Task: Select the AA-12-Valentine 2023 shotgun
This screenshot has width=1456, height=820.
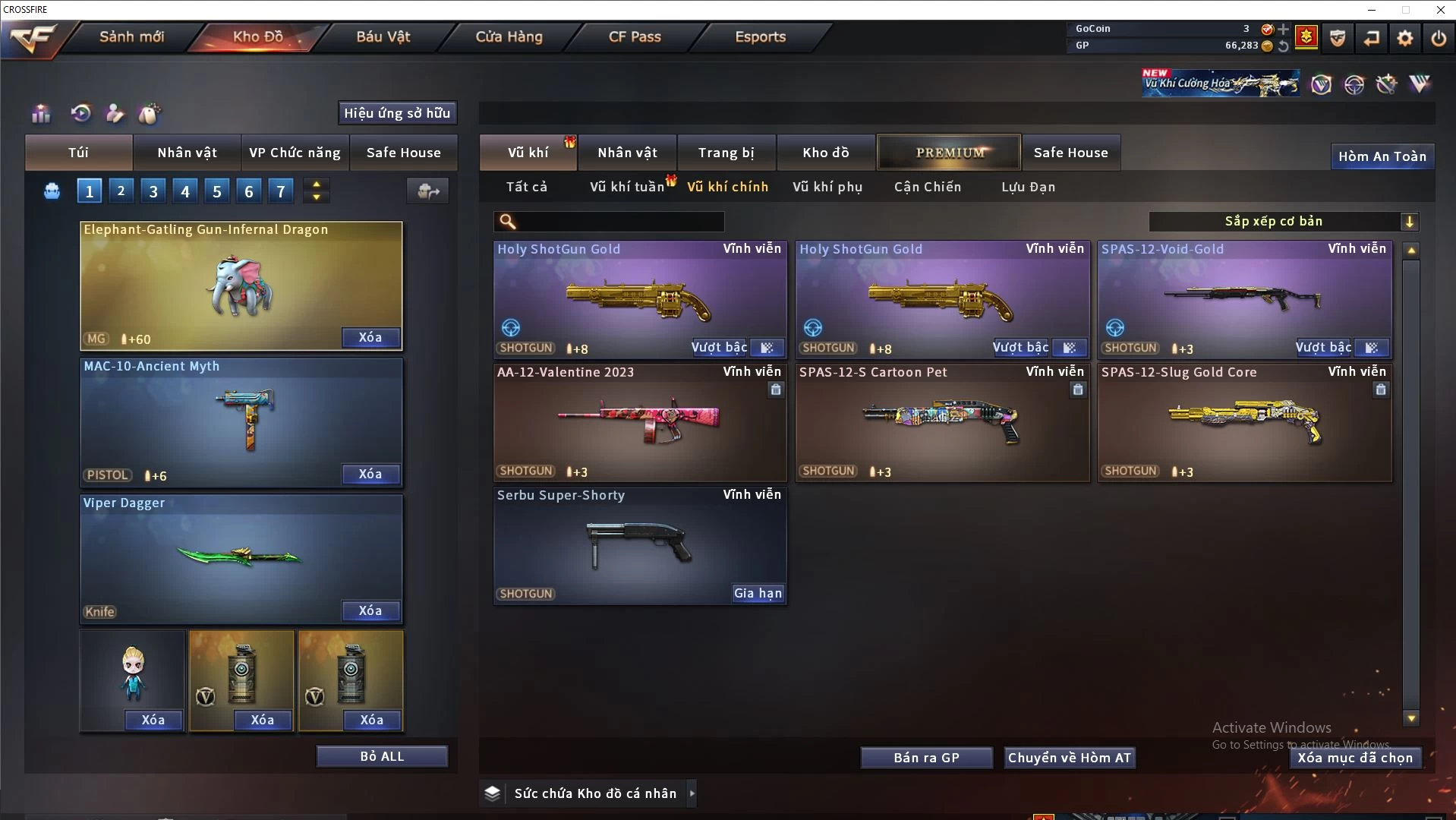Action: point(639,422)
